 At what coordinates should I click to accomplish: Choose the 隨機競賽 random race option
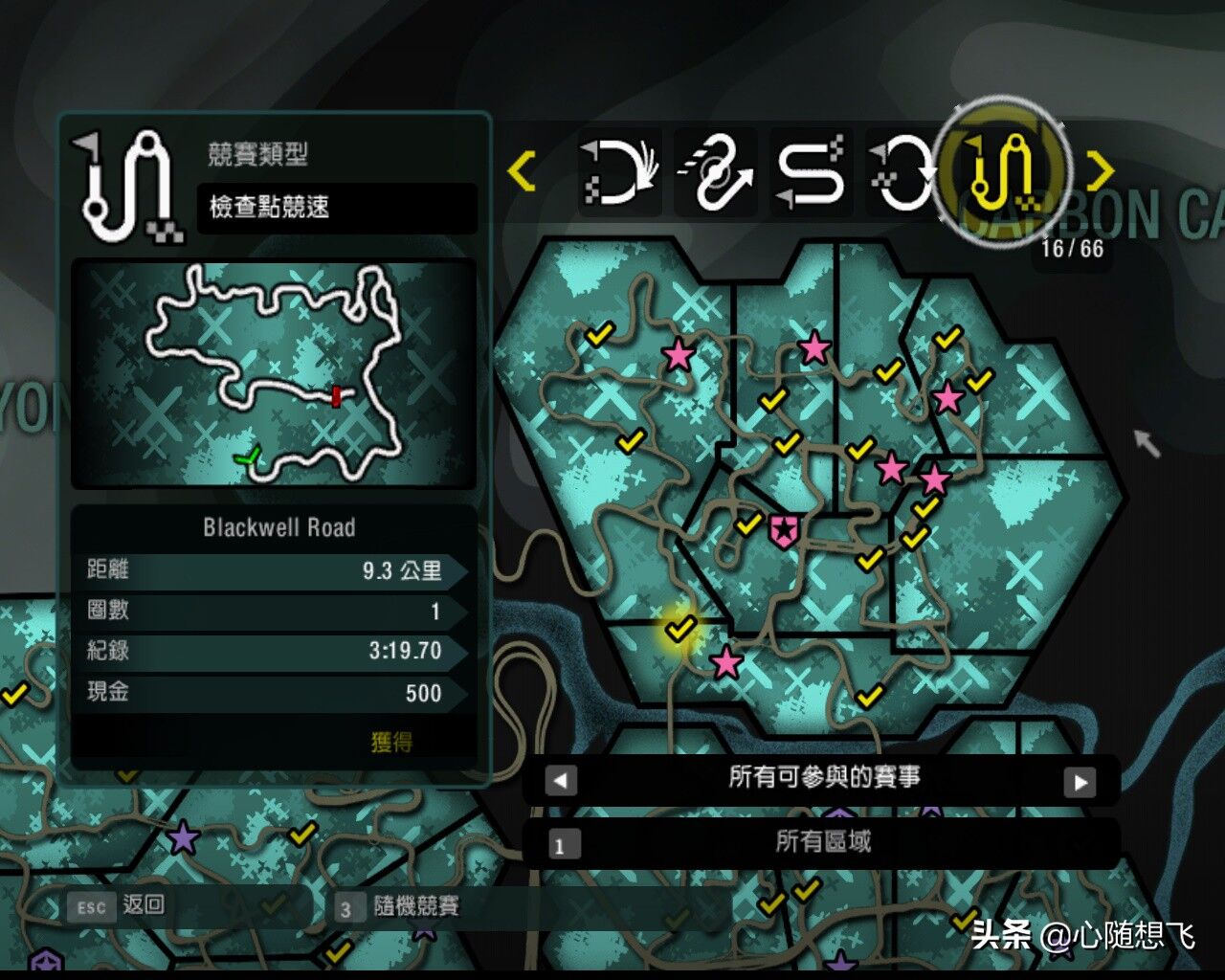402,907
